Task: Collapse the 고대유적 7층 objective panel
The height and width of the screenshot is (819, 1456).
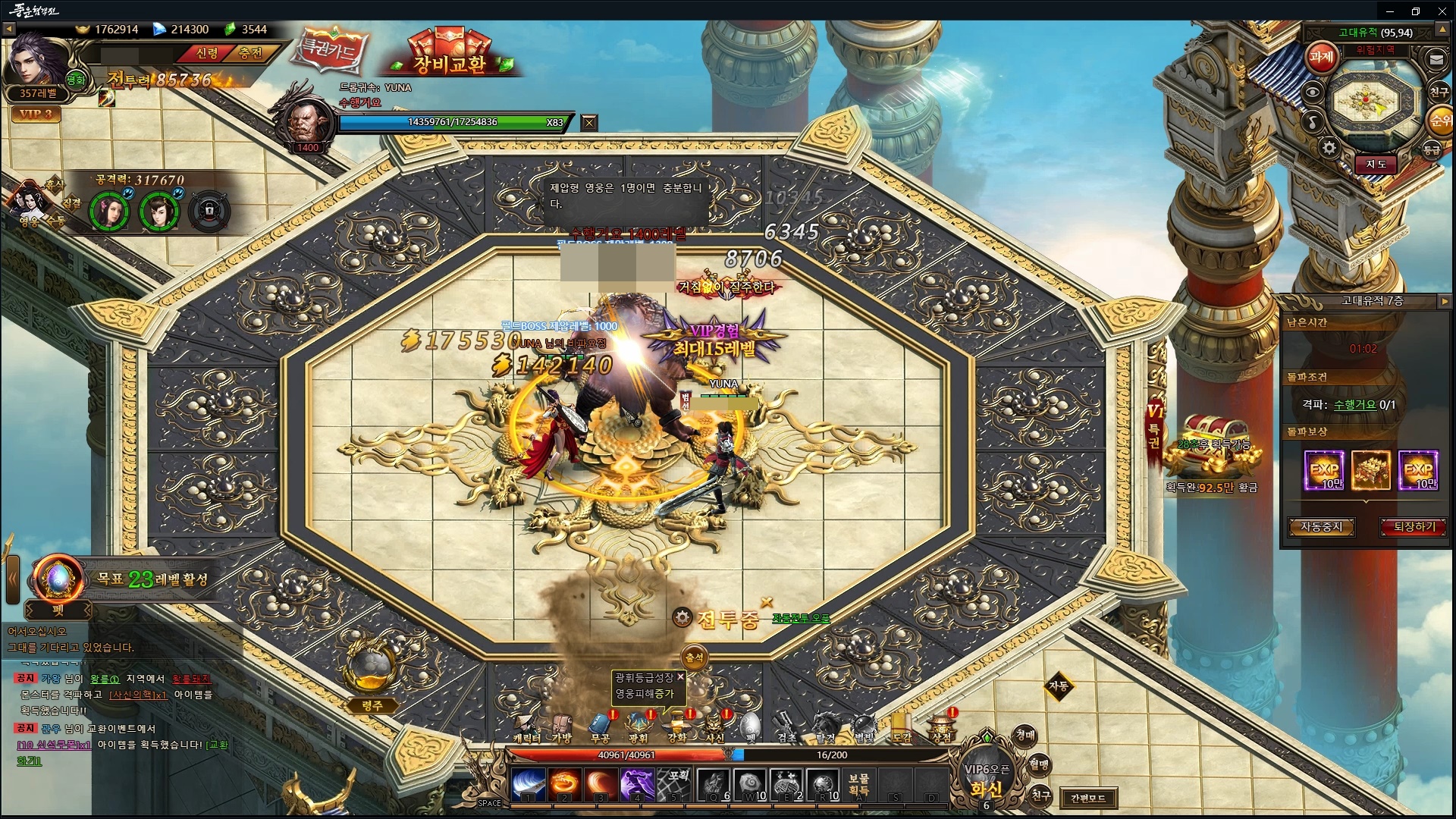Action: (1444, 301)
